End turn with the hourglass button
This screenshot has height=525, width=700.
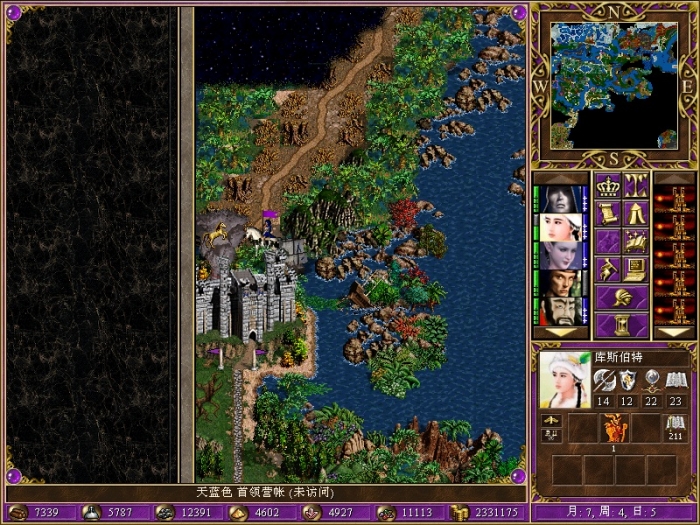[x=621, y=325]
